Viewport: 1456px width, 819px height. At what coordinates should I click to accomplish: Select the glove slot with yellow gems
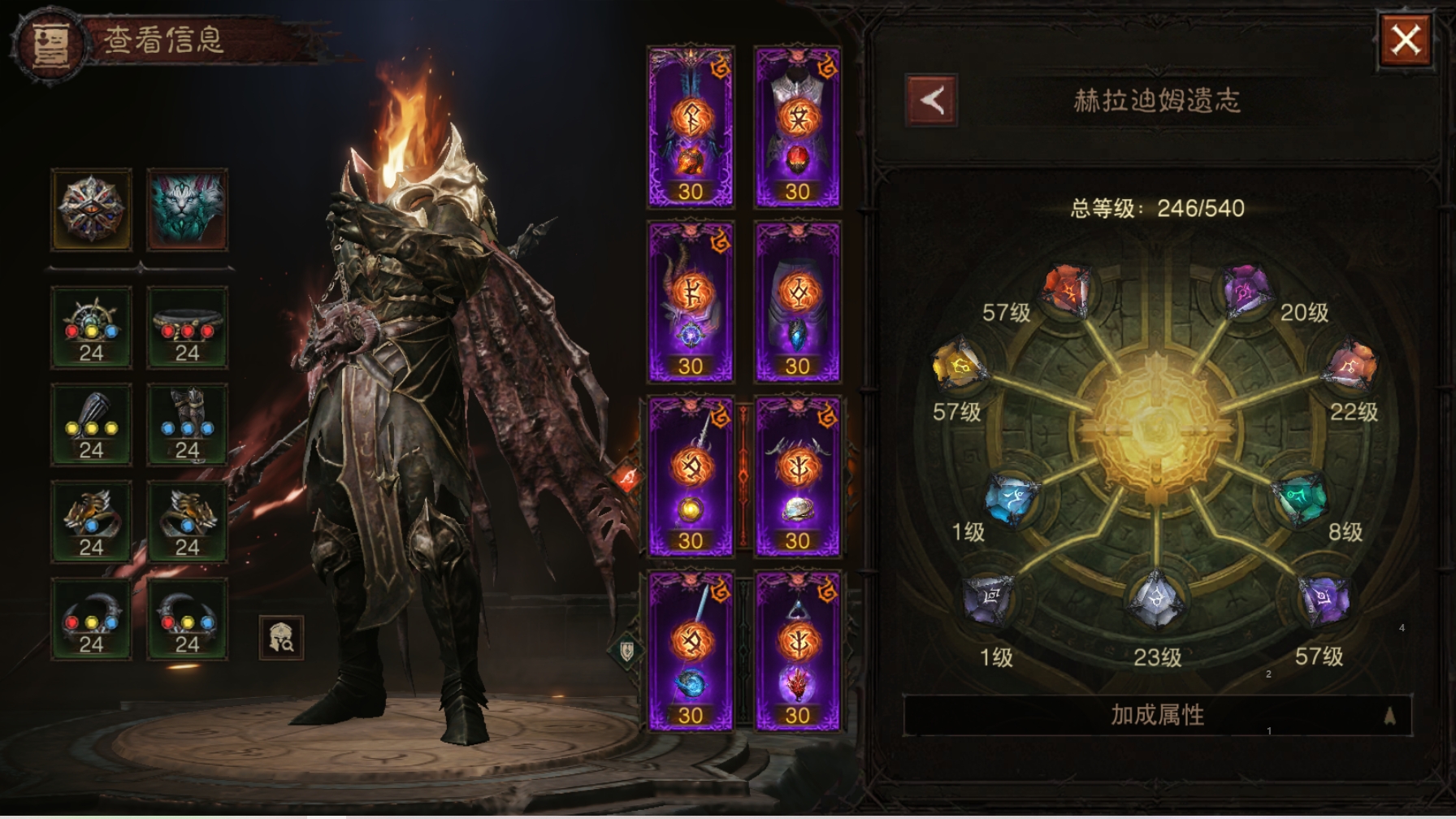coord(91,424)
